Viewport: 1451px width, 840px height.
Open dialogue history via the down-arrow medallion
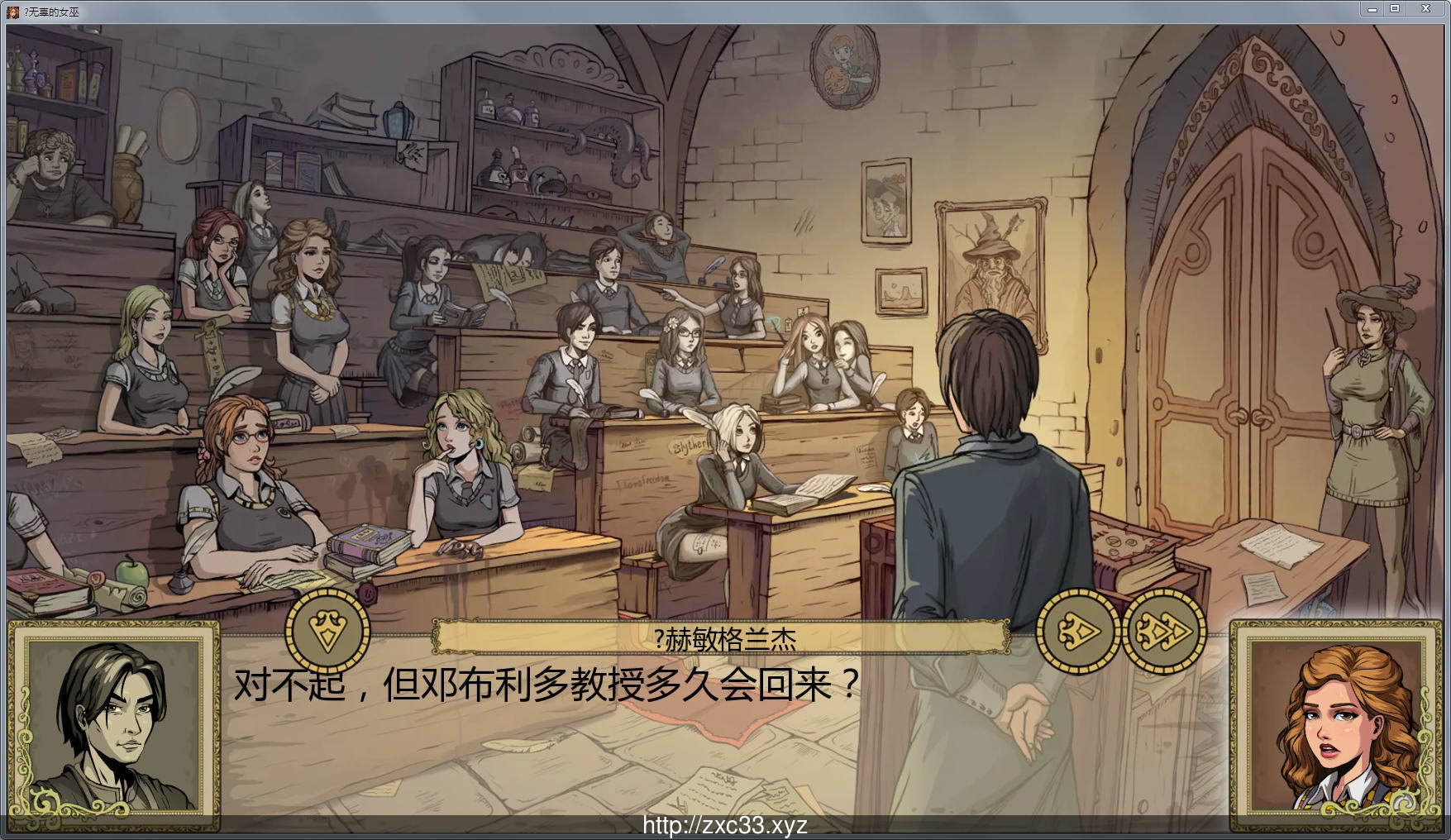[326, 631]
